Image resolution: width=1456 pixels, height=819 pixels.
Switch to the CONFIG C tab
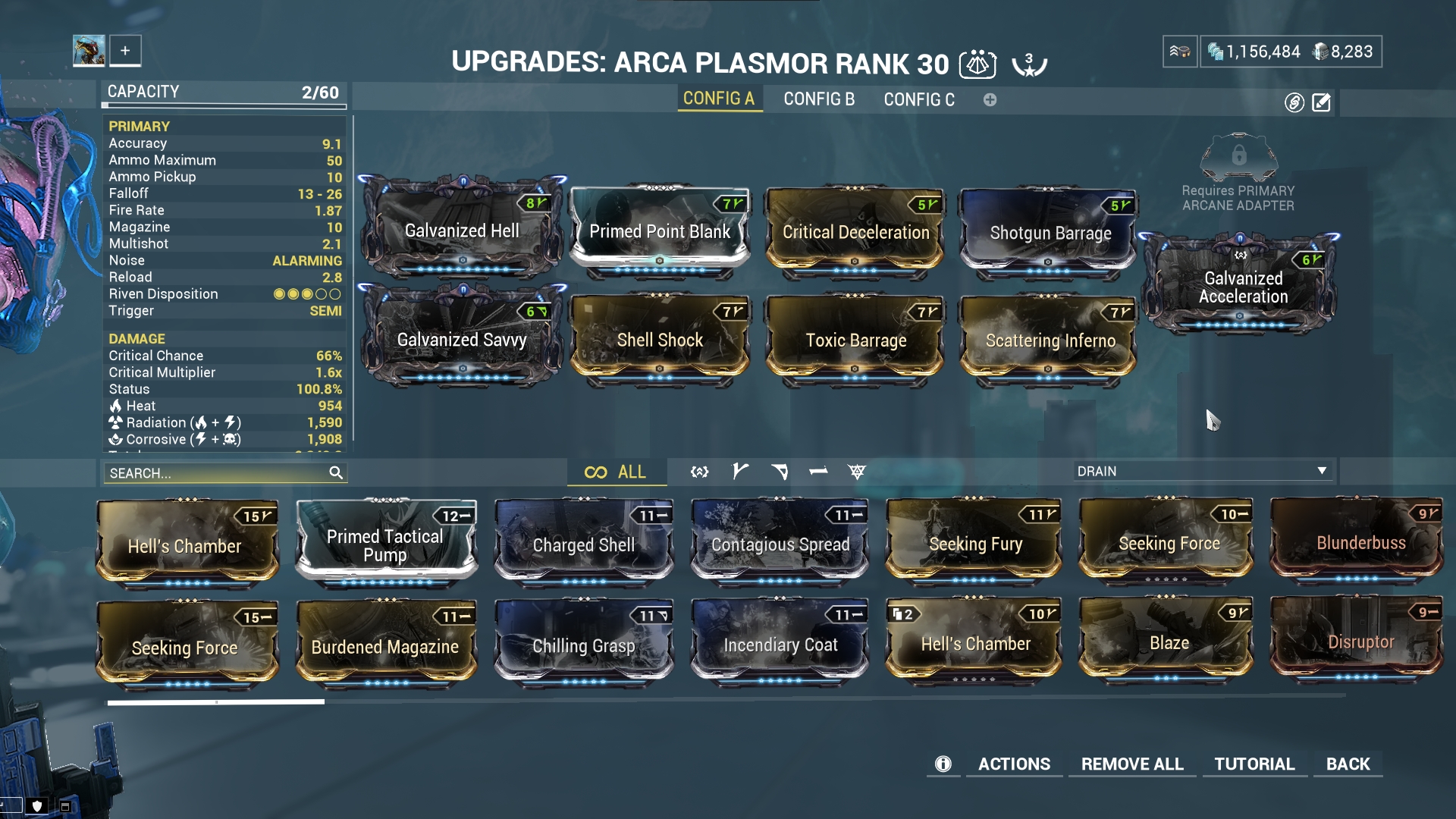click(x=918, y=99)
